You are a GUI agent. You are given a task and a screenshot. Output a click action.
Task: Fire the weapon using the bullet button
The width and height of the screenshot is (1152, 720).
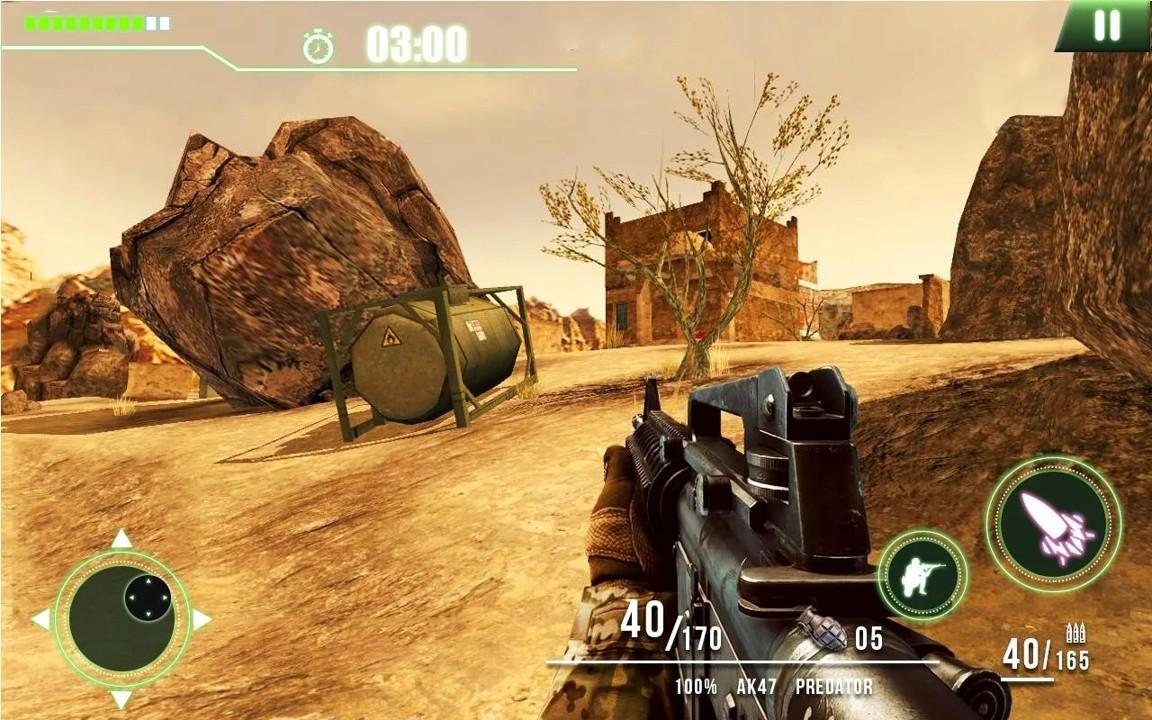tap(1053, 524)
